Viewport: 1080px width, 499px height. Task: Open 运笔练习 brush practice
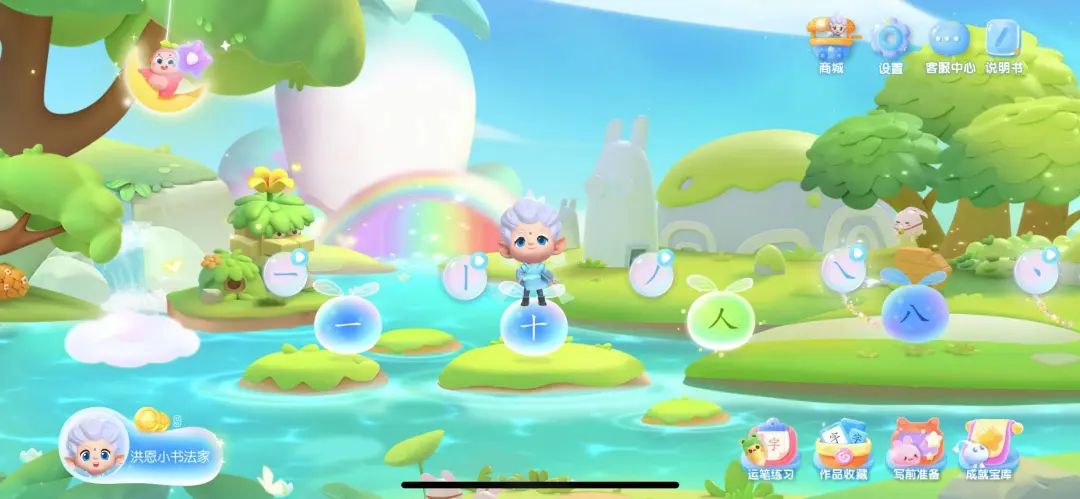(x=768, y=448)
